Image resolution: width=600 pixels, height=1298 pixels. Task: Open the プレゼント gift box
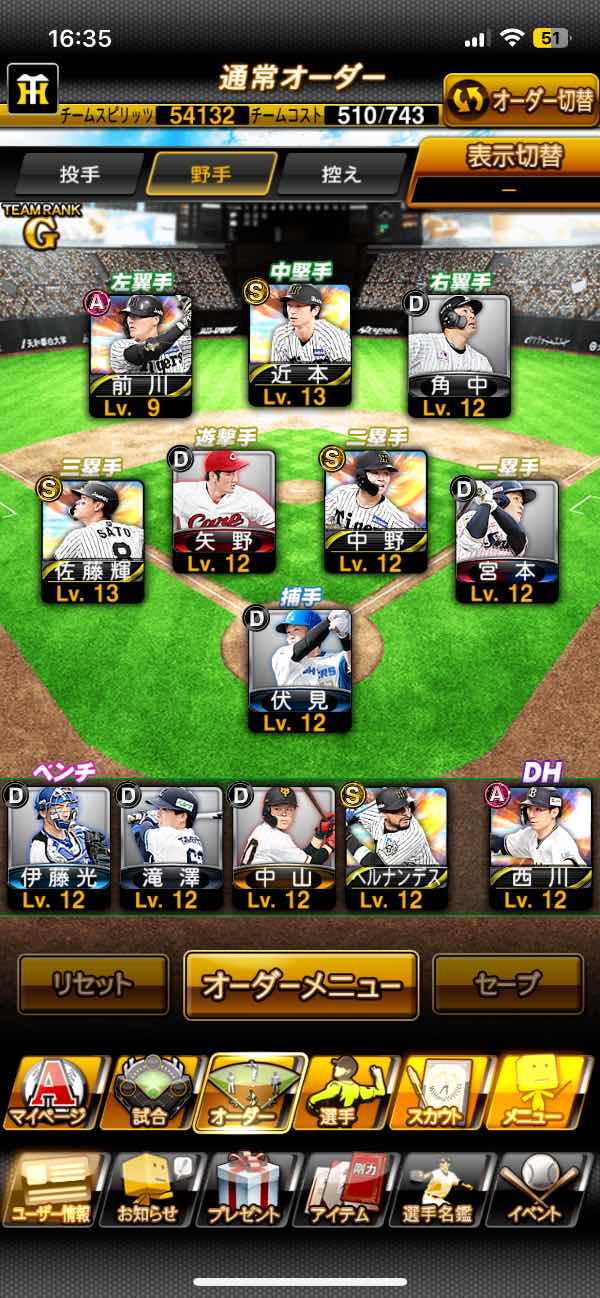[x=245, y=1190]
